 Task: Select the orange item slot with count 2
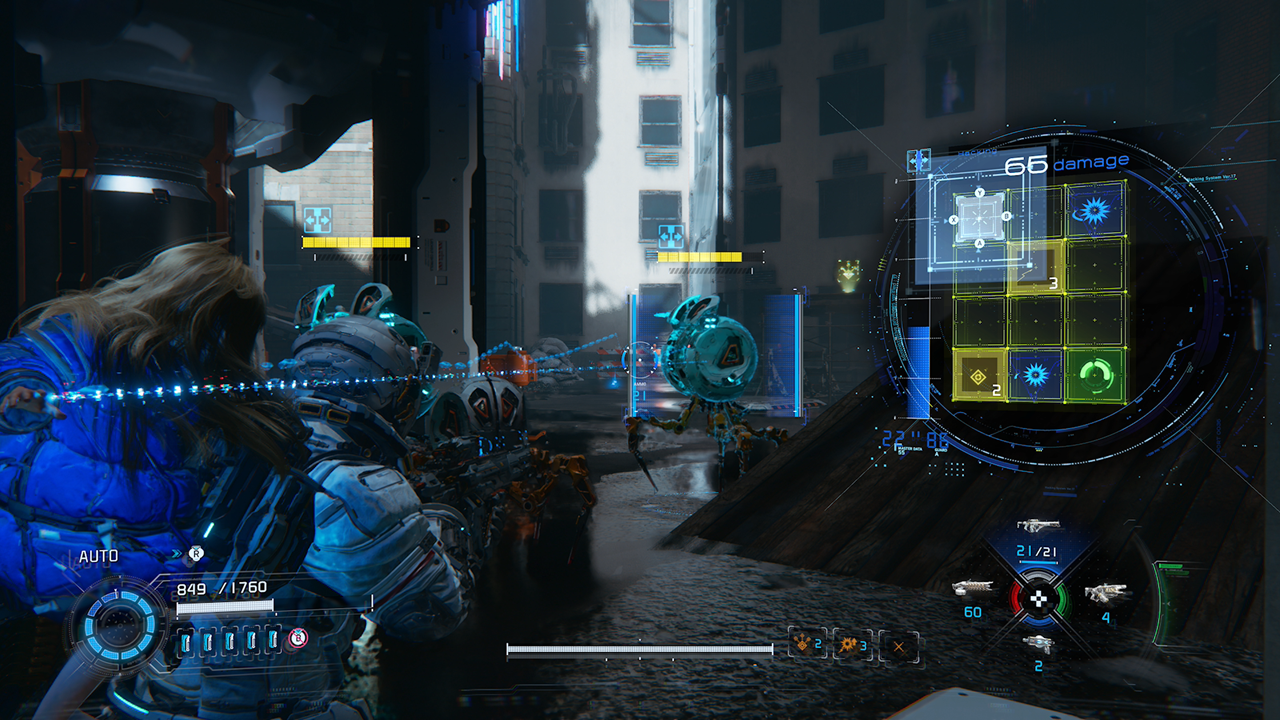pos(806,643)
